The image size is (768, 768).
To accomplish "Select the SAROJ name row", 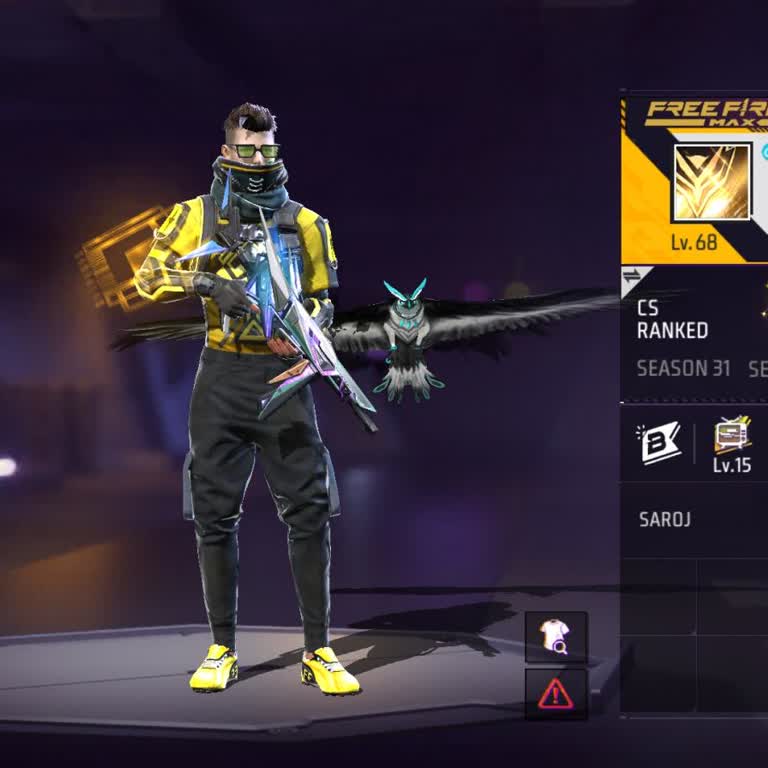I will pyautogui.click(x=694, y=520).
